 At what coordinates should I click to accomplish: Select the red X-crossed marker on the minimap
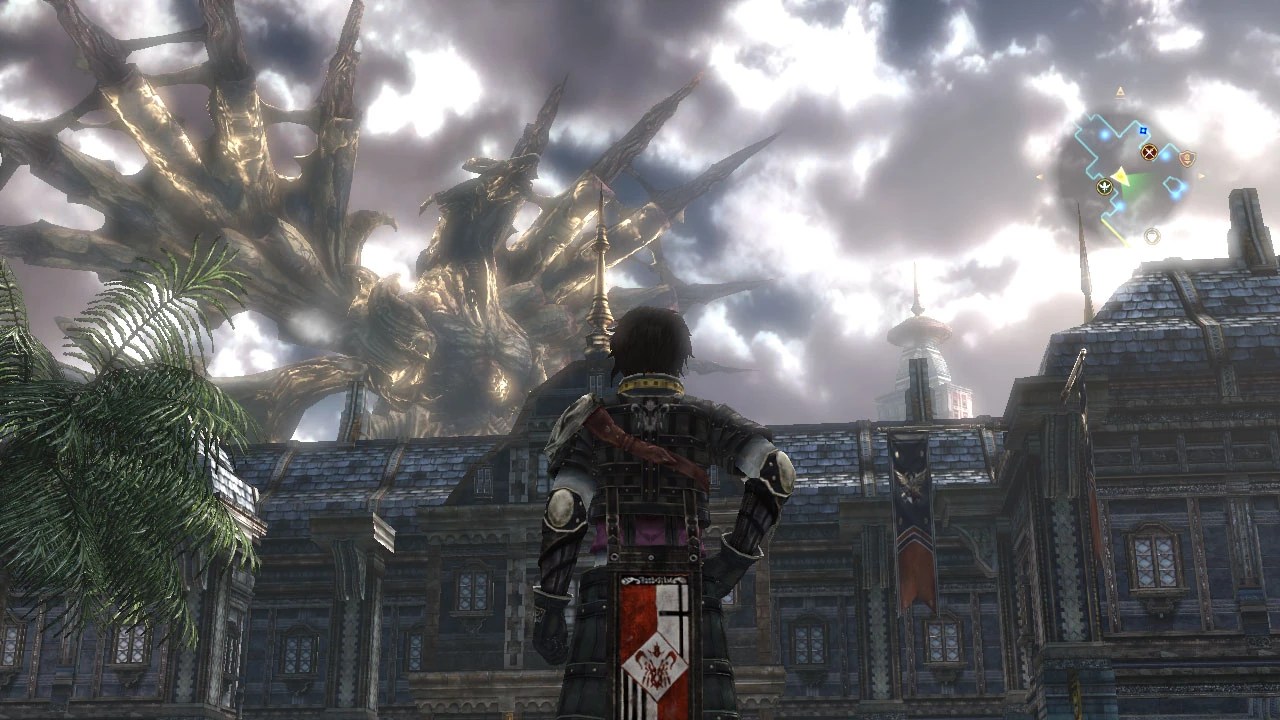(x=1149, y=153)
